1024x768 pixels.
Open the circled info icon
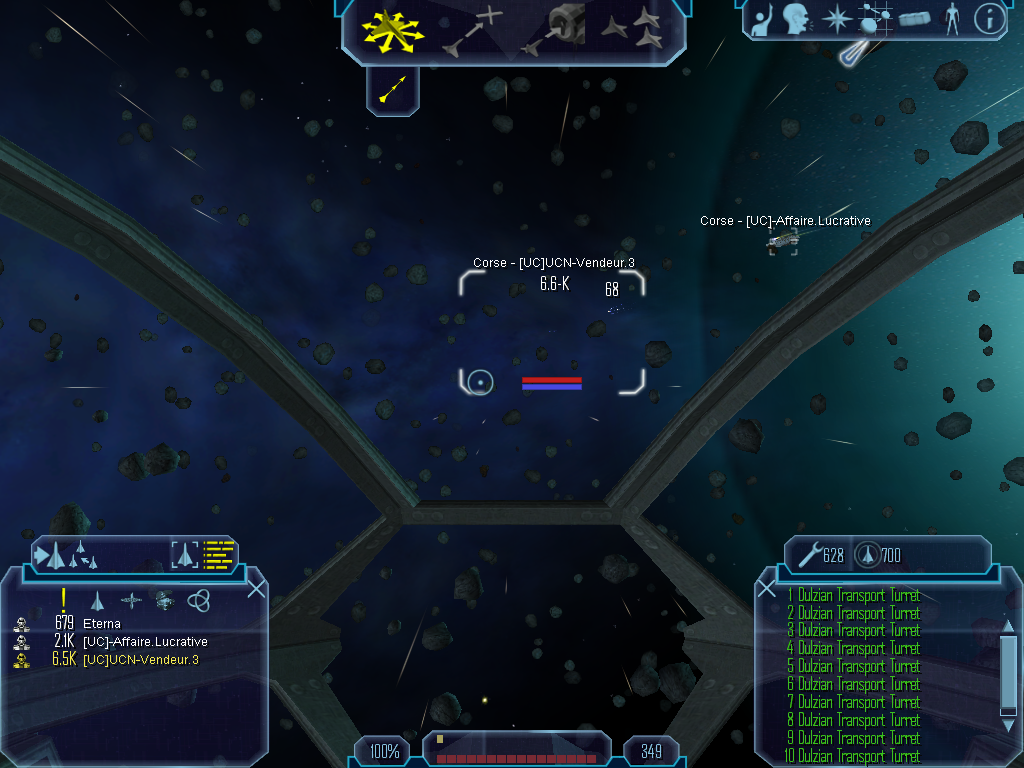tap(989, 18)
